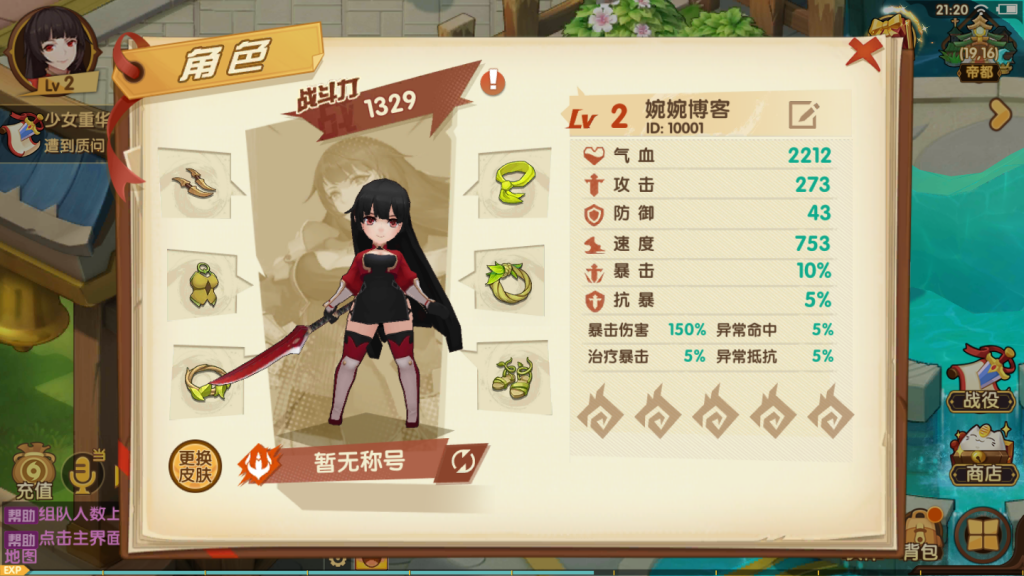
Task: Expand the side panel with the yellow arrow
Action: 1001,115
